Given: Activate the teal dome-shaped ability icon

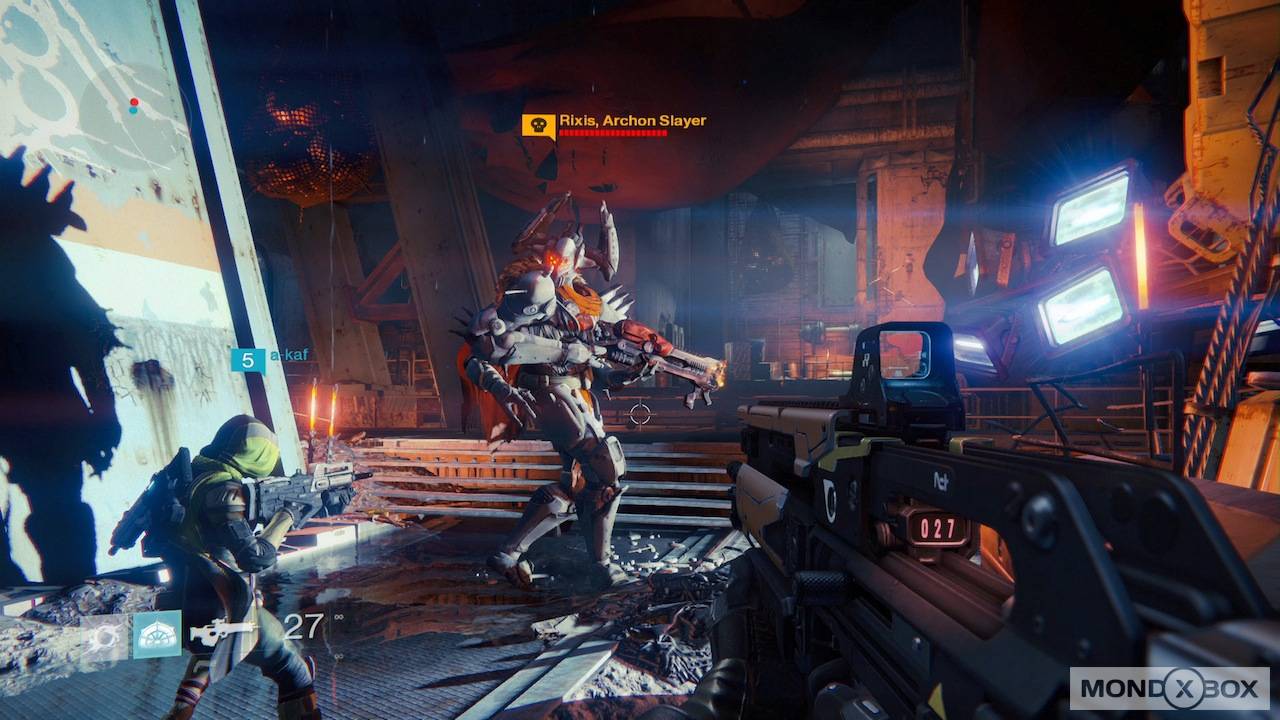Looking at the screenshot, I should [157, 633].
